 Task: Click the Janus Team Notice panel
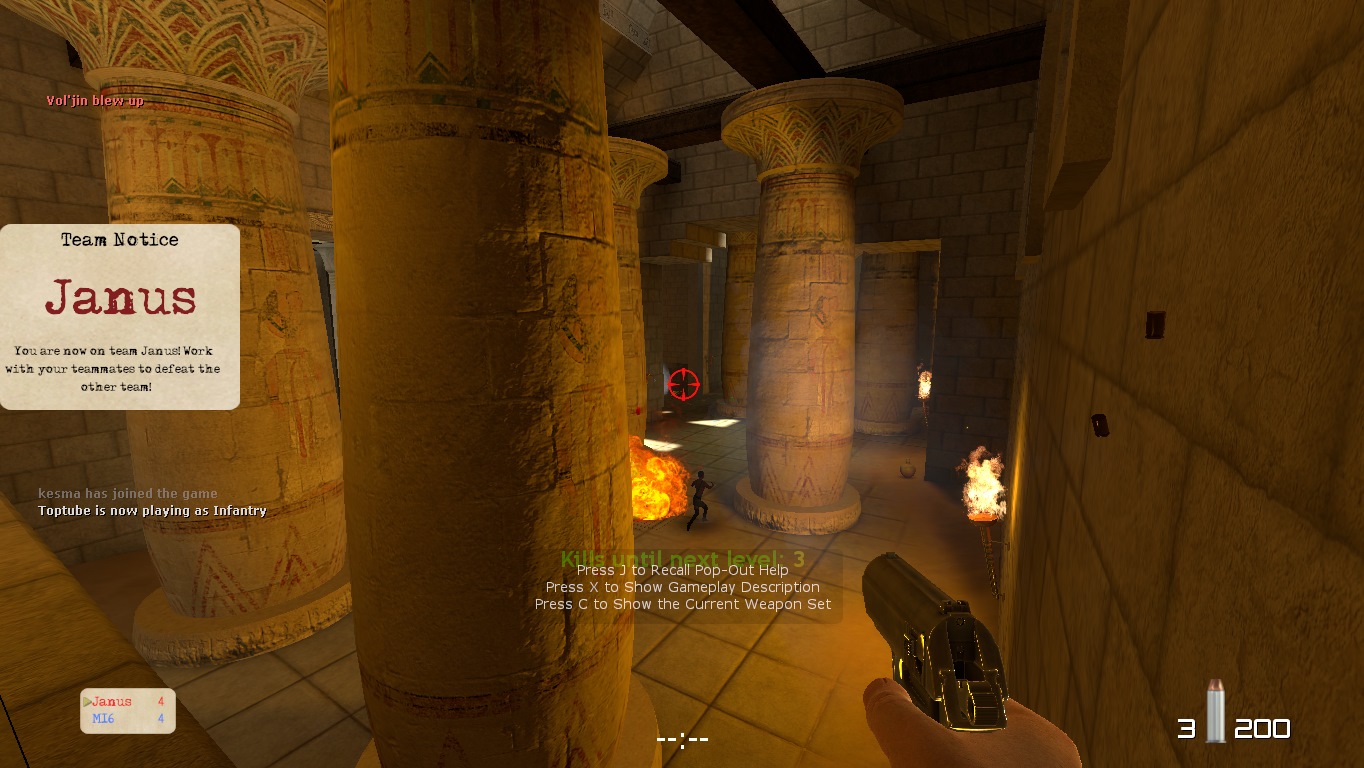(120, 316)
